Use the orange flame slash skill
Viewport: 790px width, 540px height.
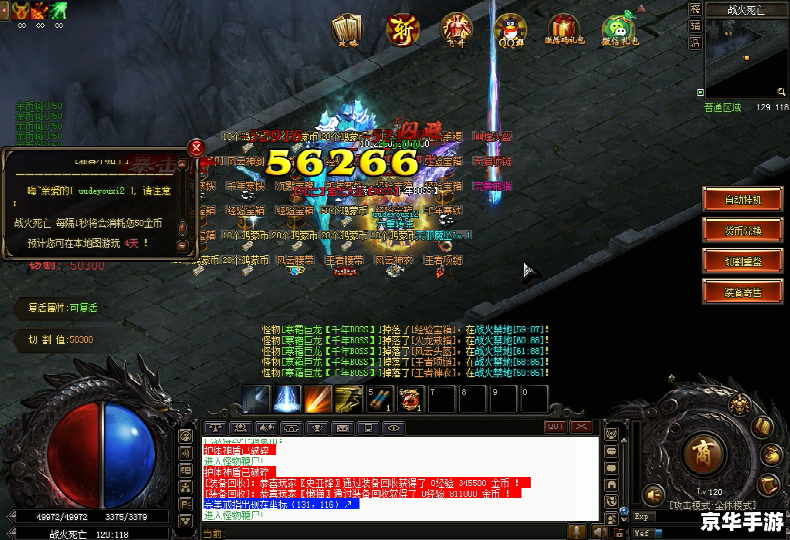point(318,399)
